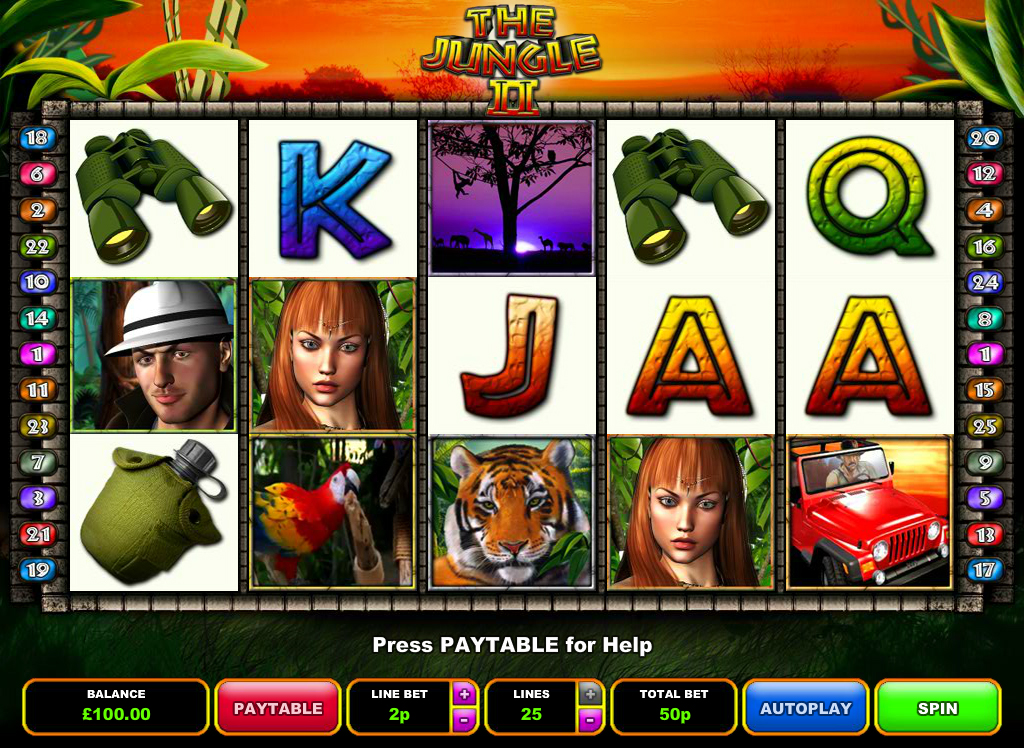Viewport: 1024px width, 748px height.
Task: Hit the green SPIN button
Action: tap(937, 708)
